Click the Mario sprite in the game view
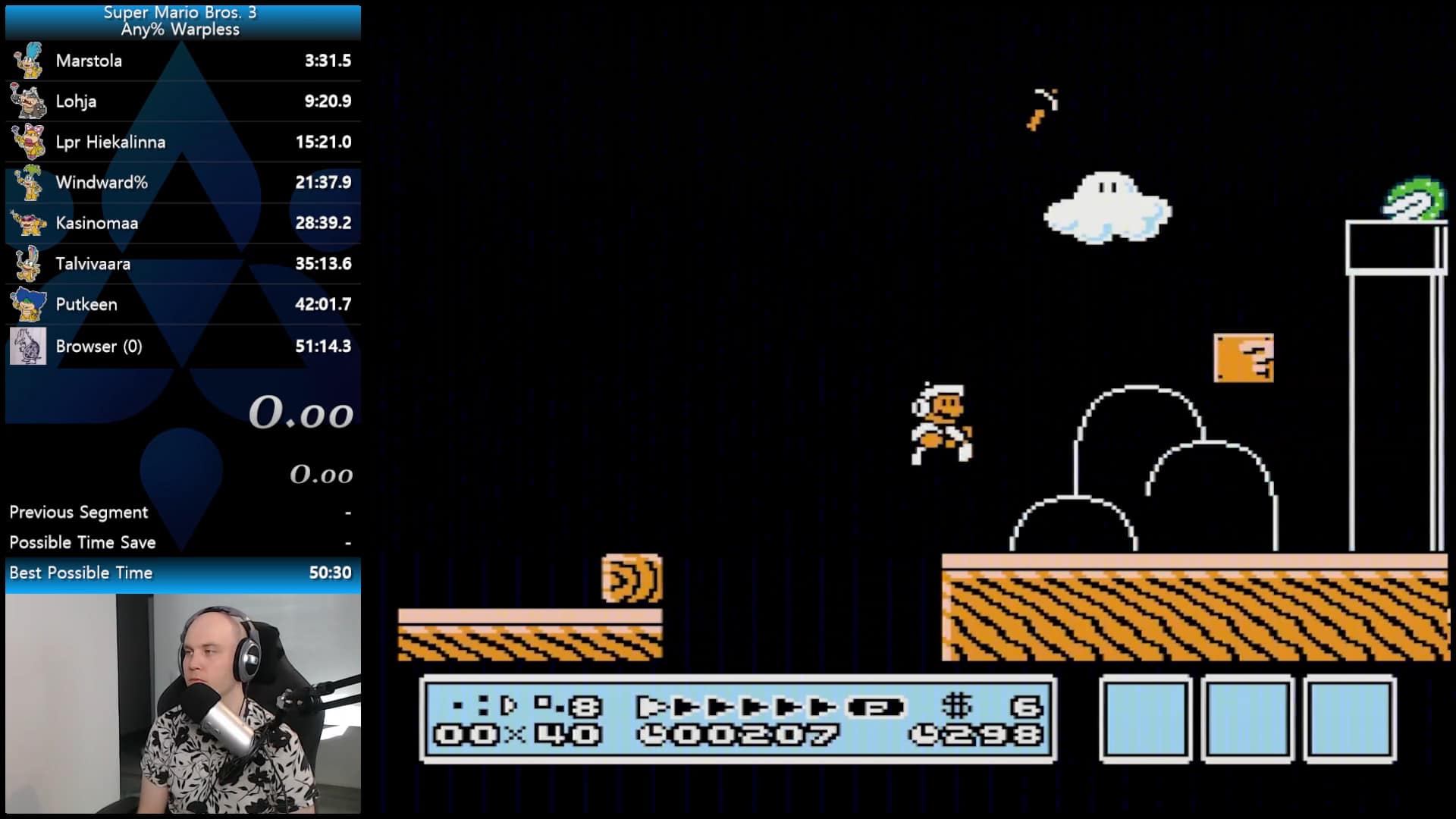This screenshot has height=819, width=1456. (x=940, y=421)
